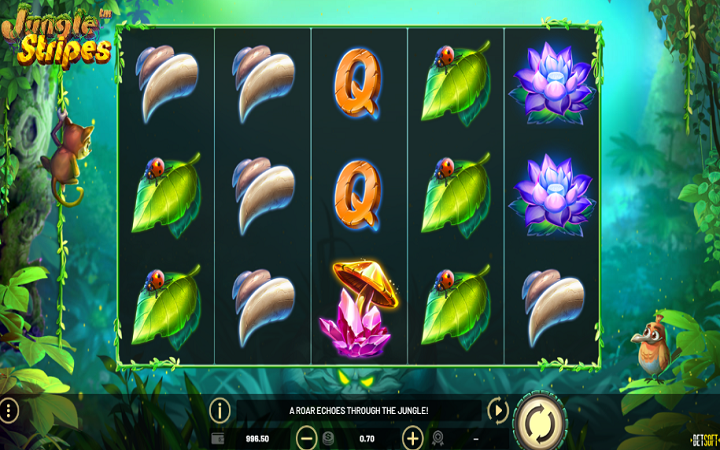Show the paytable info screen

220,410
